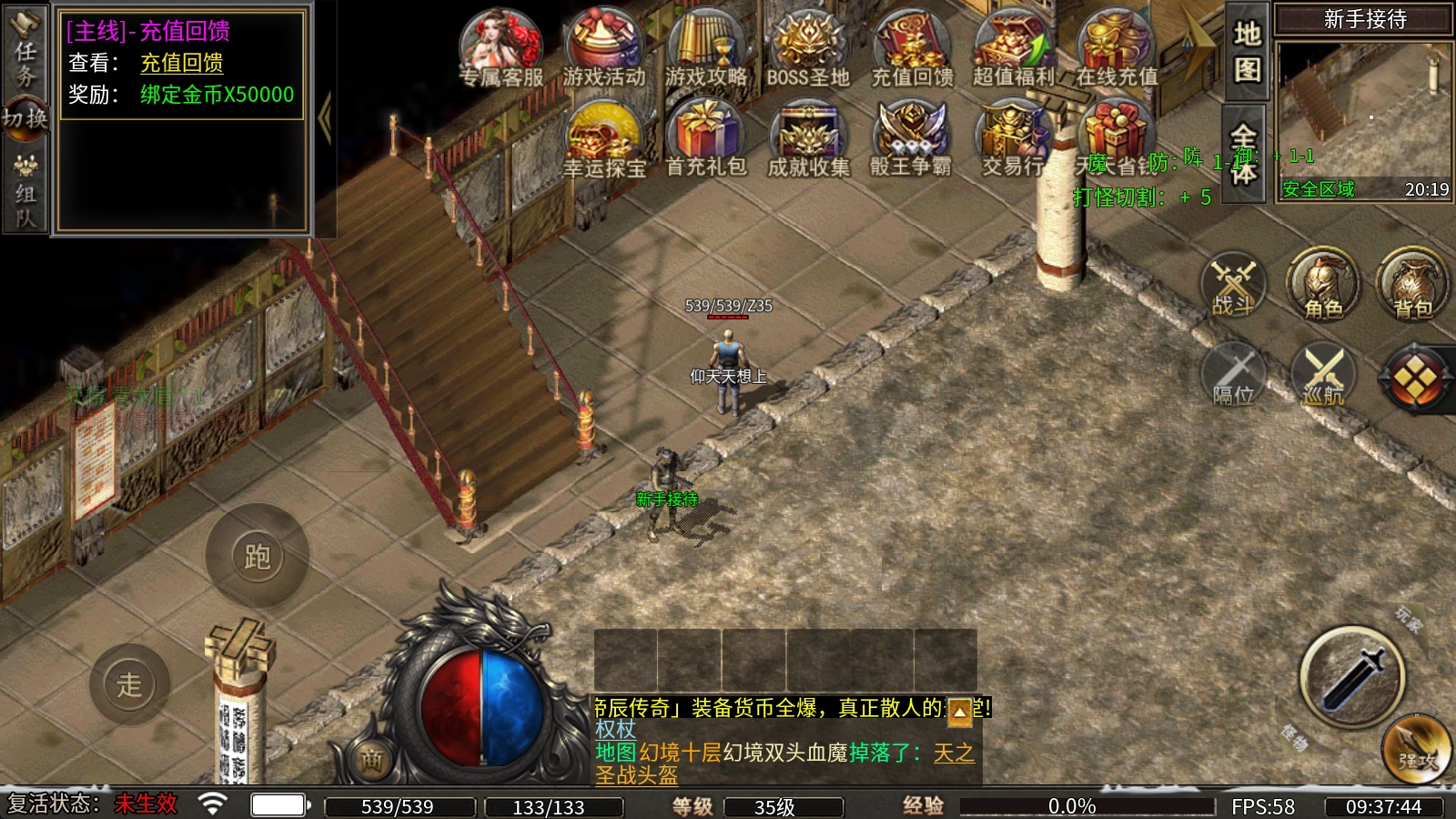Click the 充值回馈 quest link
Viewport: 1456px width, 819px height.
pos(182,63)
